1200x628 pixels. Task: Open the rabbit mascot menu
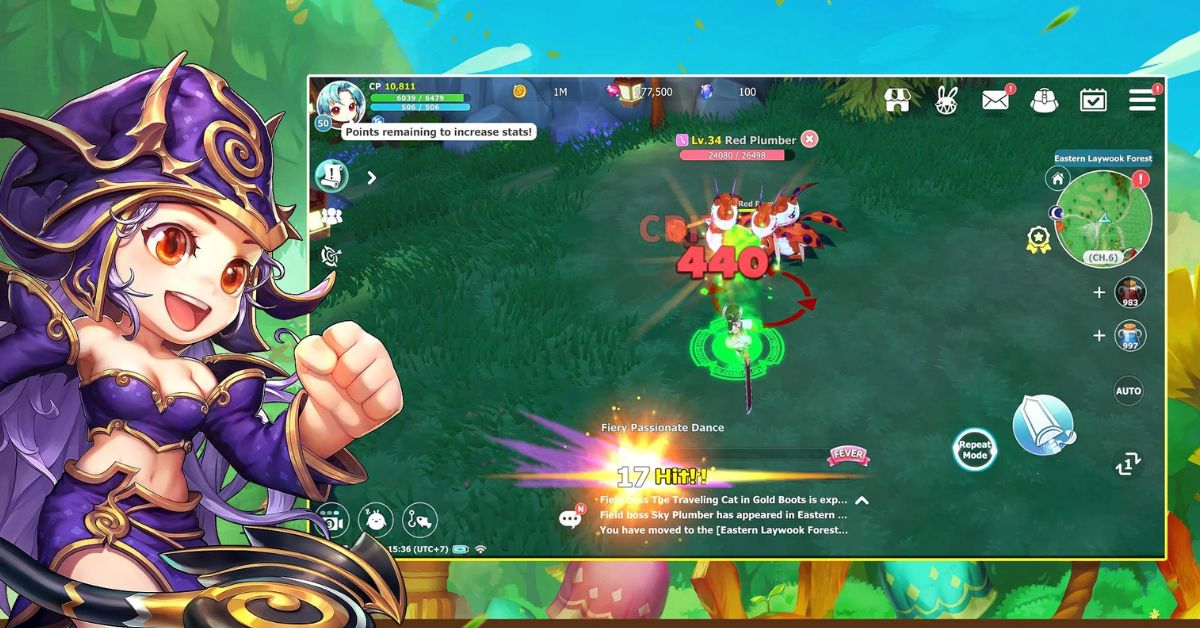945,100
